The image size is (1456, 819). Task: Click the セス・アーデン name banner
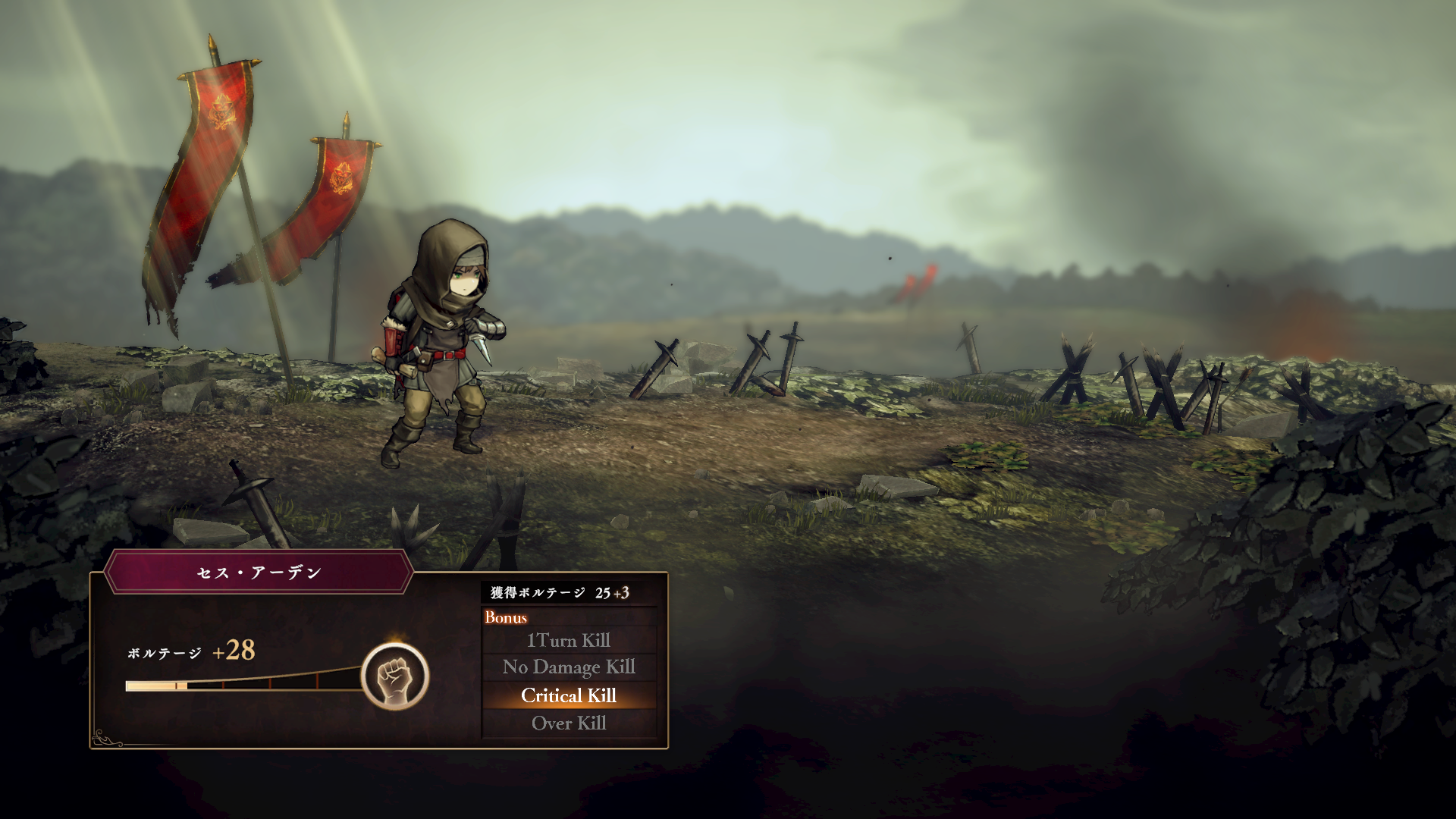tap(259, 573)
